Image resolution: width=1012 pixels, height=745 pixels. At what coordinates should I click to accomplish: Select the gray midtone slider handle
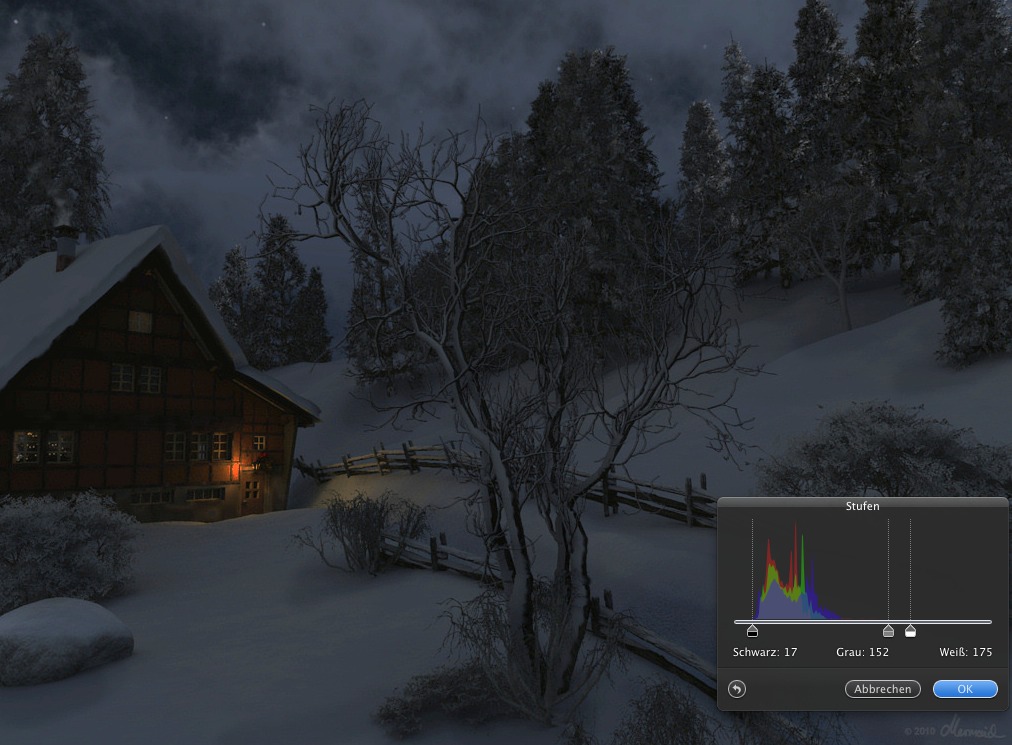(888, 631)
